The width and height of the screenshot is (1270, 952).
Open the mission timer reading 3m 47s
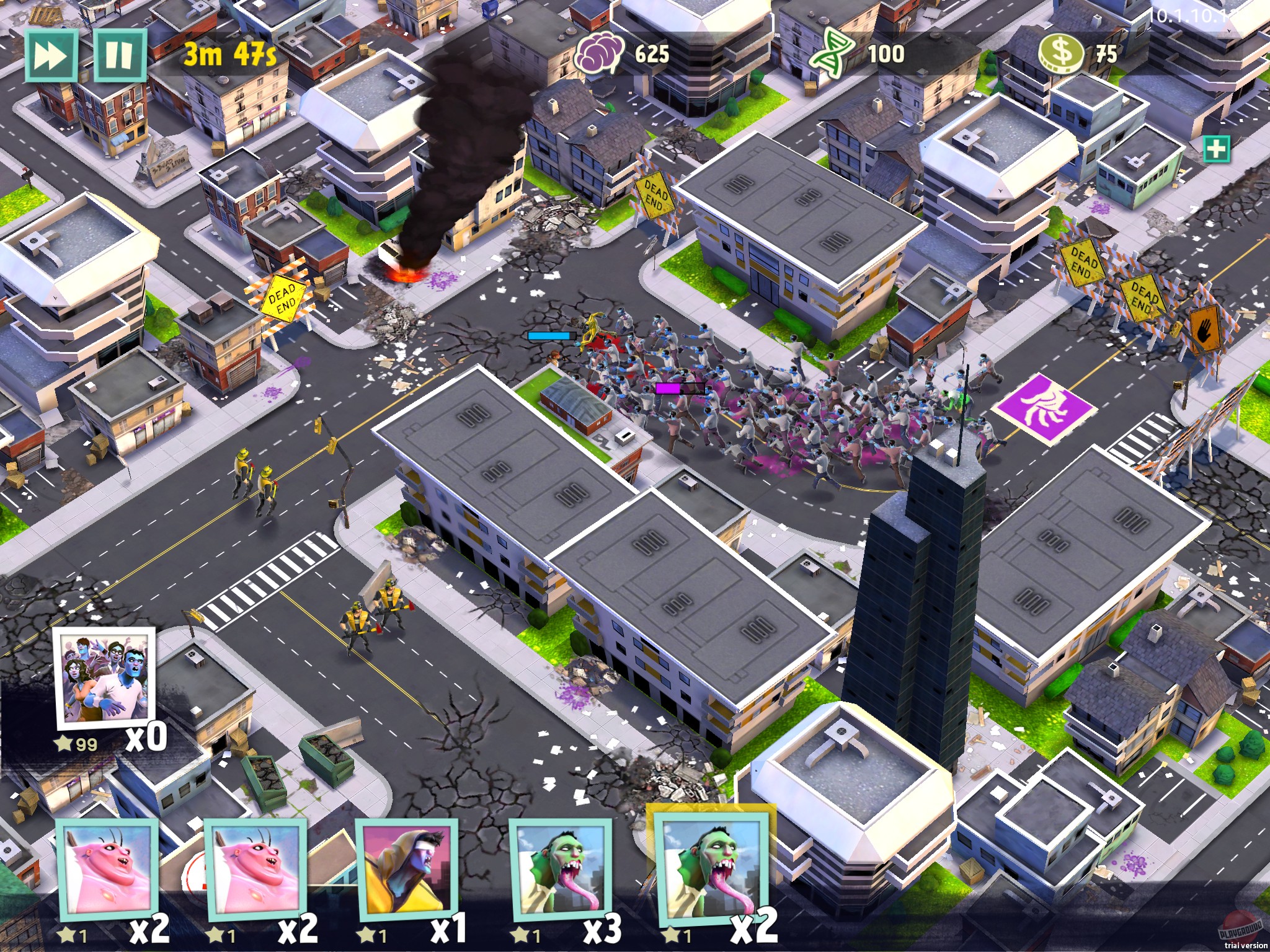coord(230,55)
